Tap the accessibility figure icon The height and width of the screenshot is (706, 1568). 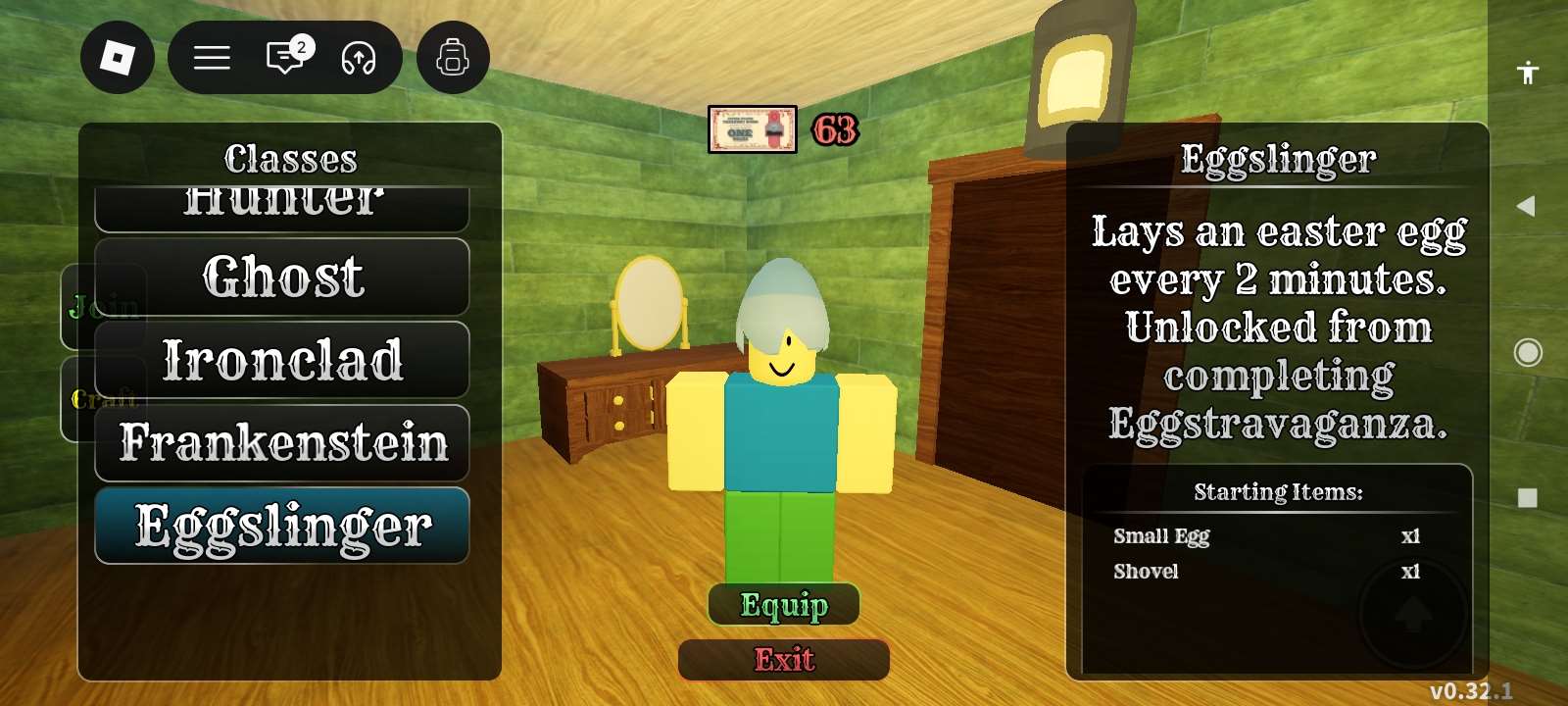pyautogui.click(x=1528, y=73)
